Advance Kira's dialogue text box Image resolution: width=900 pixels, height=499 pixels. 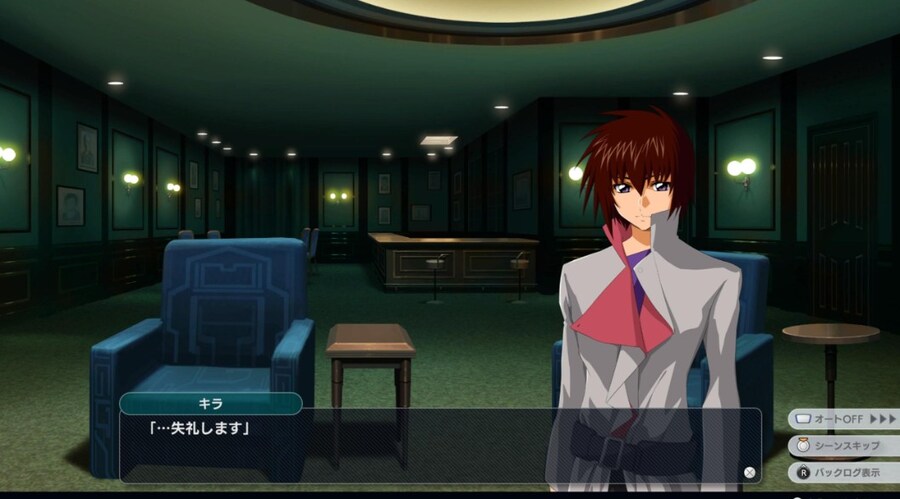(x=440, y=445)
